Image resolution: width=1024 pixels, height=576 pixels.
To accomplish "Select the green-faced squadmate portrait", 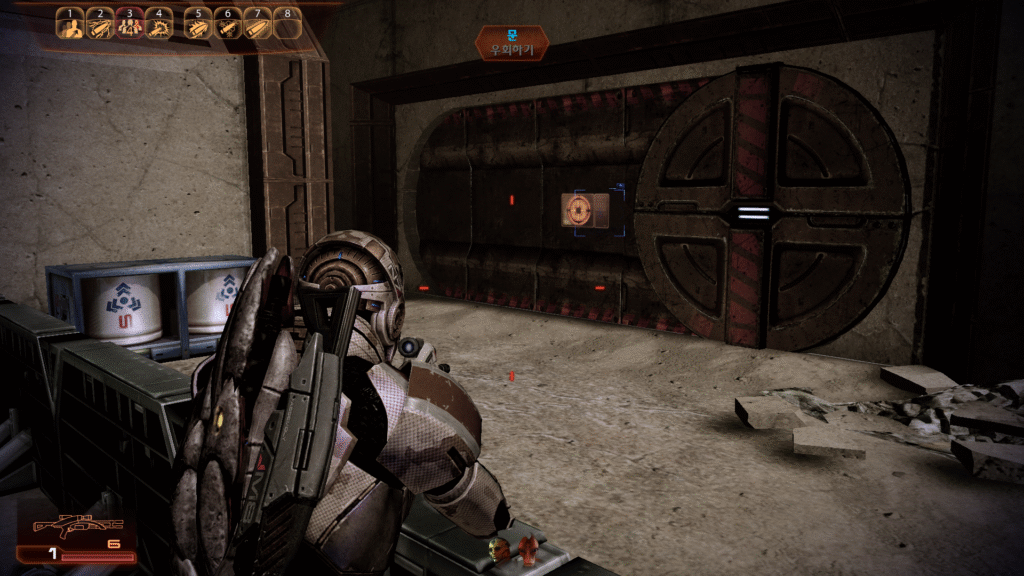I will click(498, 548).
